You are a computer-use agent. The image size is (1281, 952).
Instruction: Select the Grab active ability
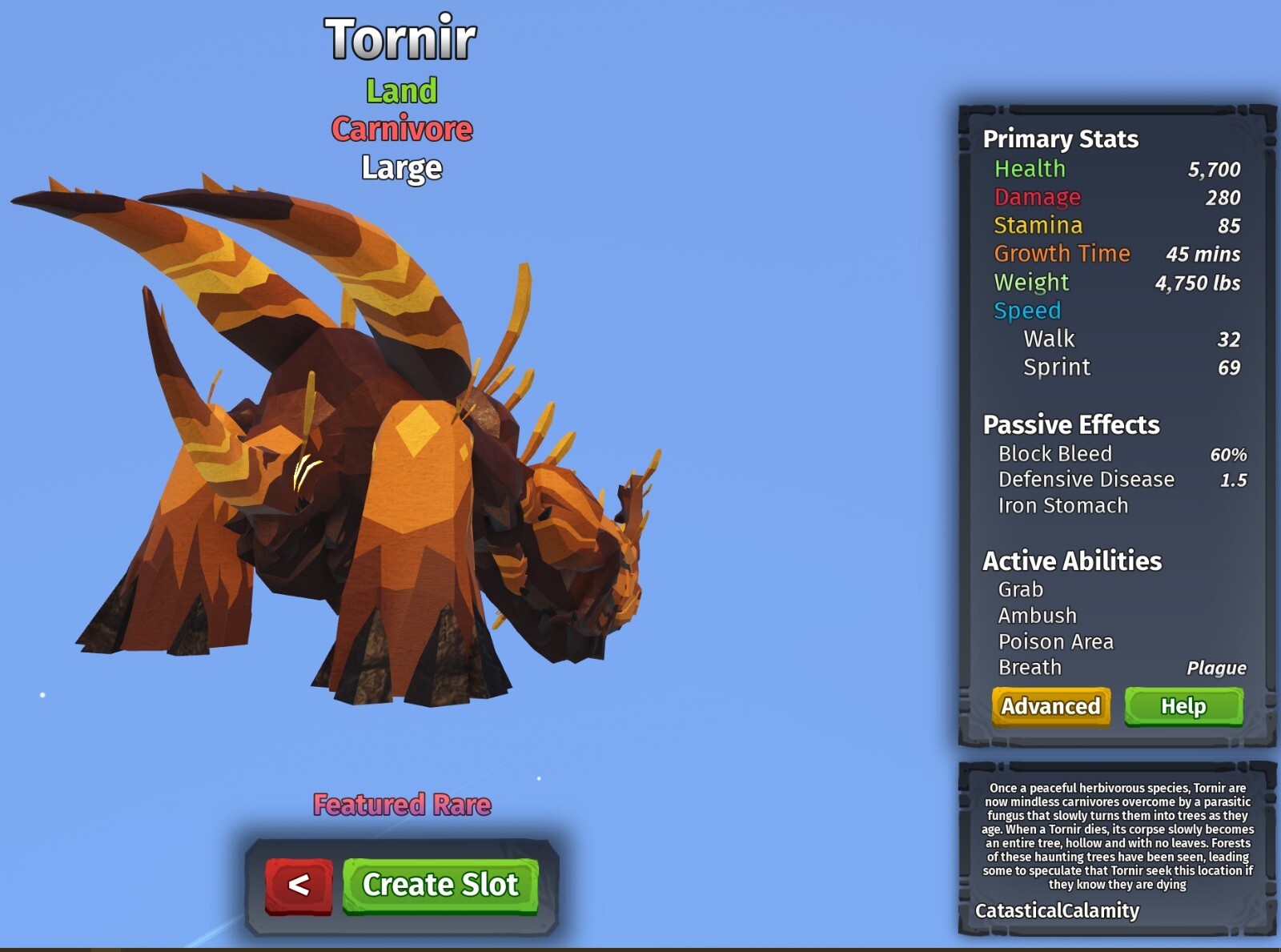tap(1020, 589)
